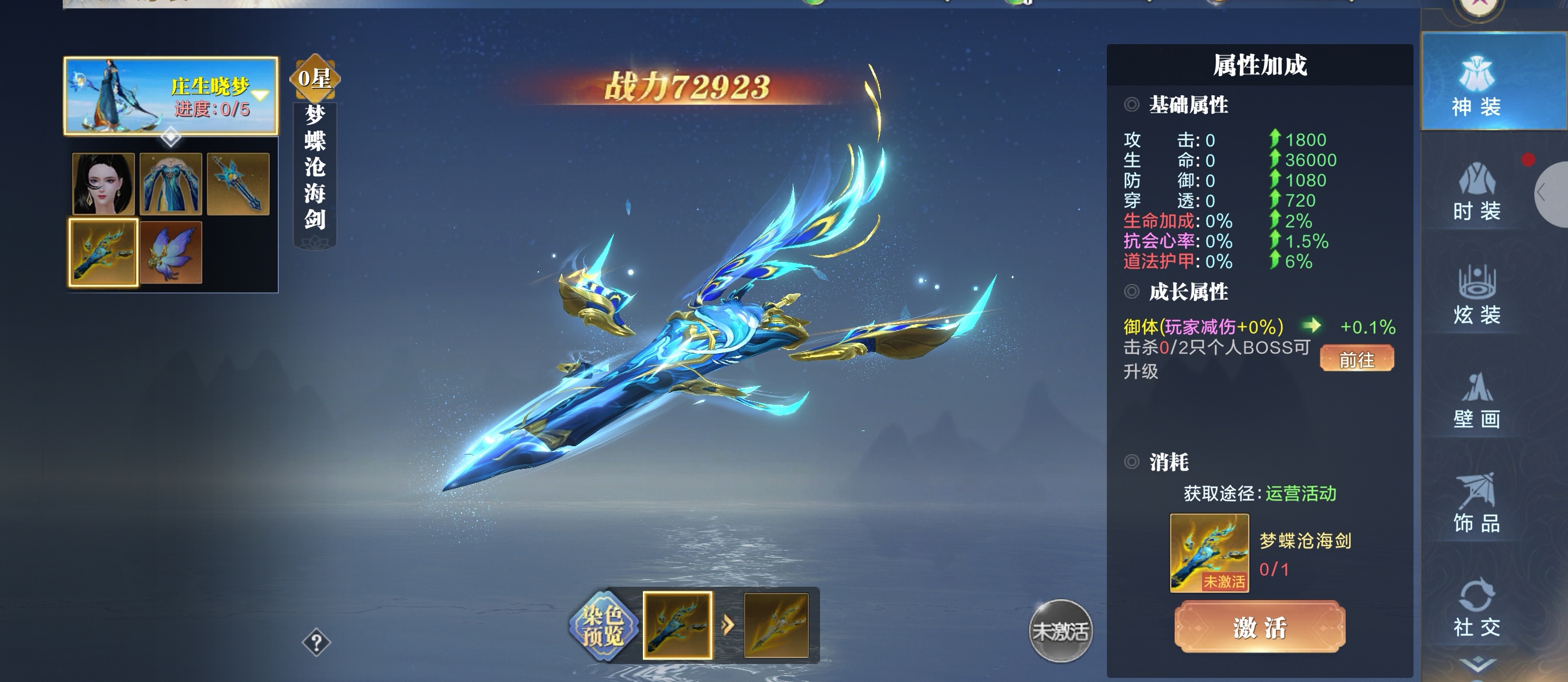Expand the 庄生晓梦 set dropdown
Viewport: 1568px width, 682px height.
coord(261,96)
